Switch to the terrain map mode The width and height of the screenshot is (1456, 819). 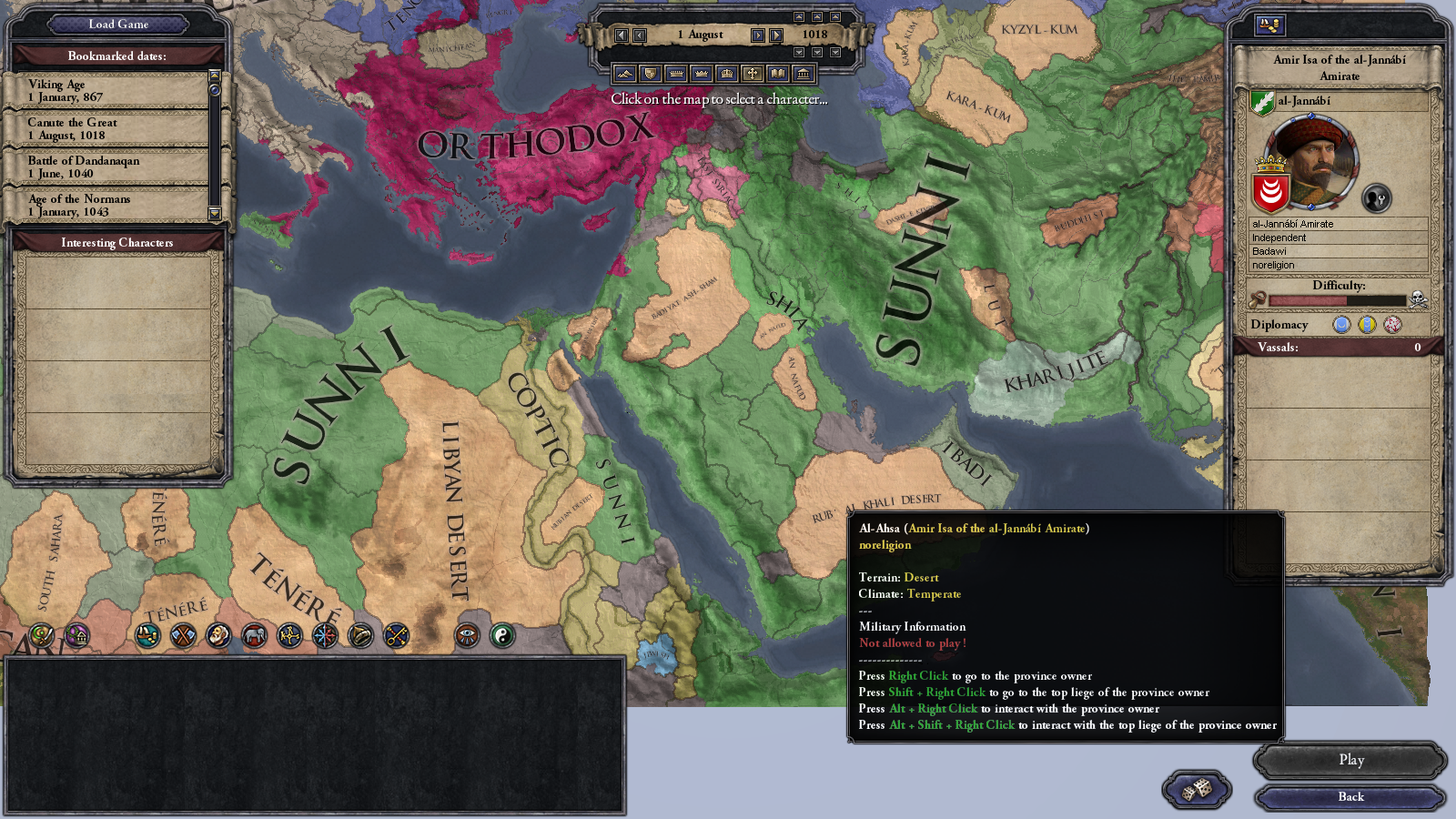626,73
